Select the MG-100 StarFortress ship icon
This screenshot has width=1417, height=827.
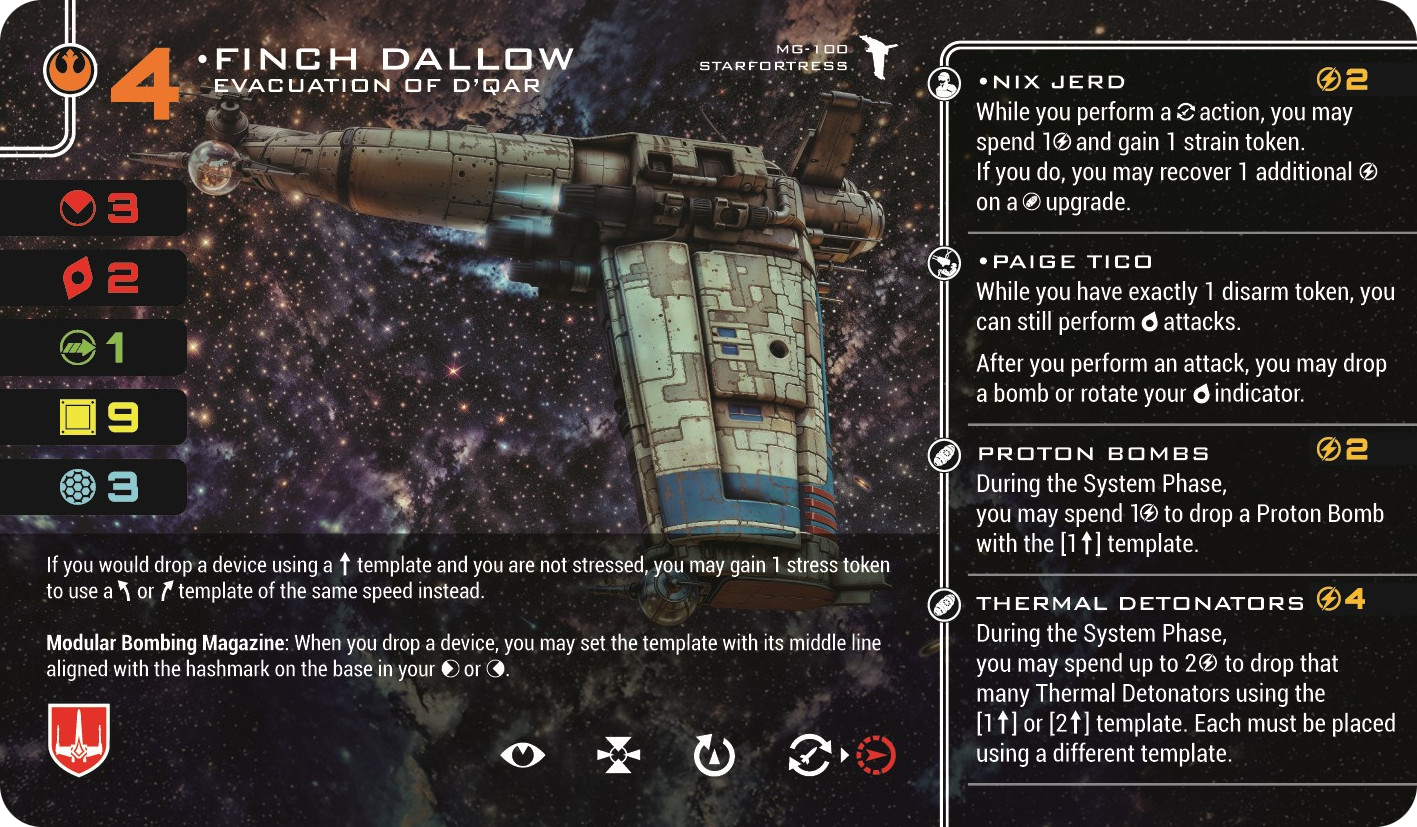(879, 60)
